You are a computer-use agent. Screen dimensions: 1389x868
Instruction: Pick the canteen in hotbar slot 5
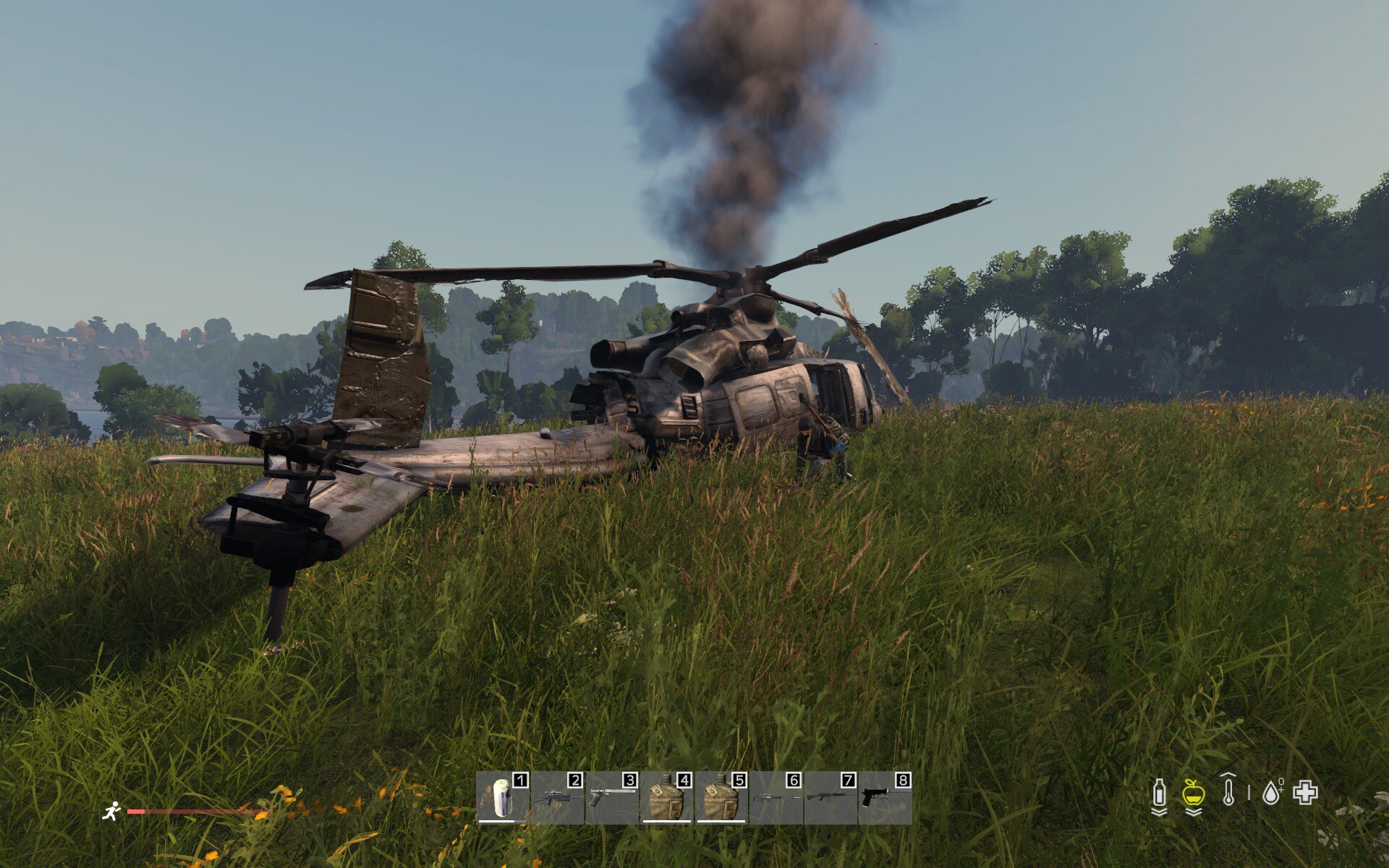[x=721, y=798]
